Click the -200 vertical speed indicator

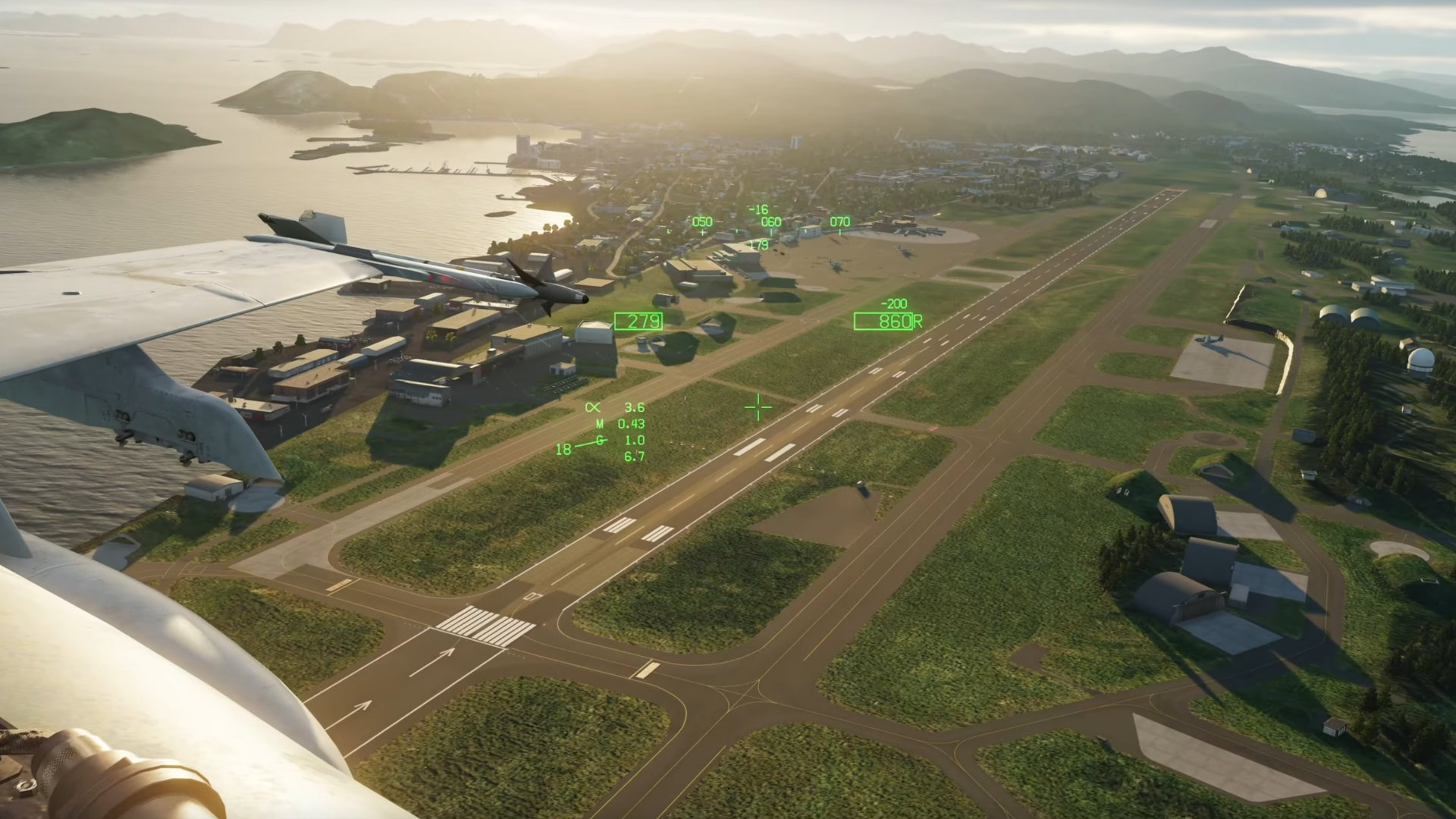coord(895,303)
